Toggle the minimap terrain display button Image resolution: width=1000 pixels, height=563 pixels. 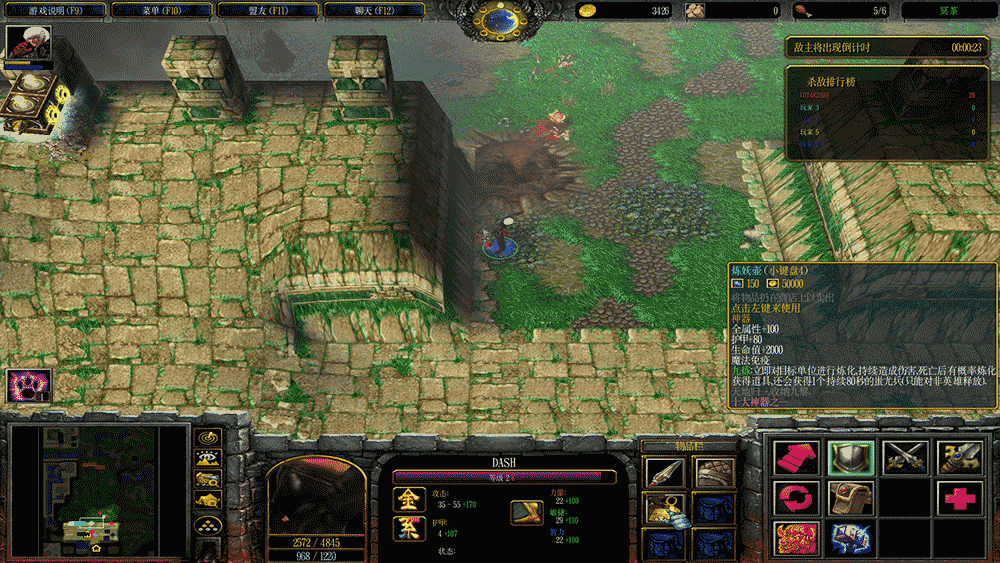[208, 460]
